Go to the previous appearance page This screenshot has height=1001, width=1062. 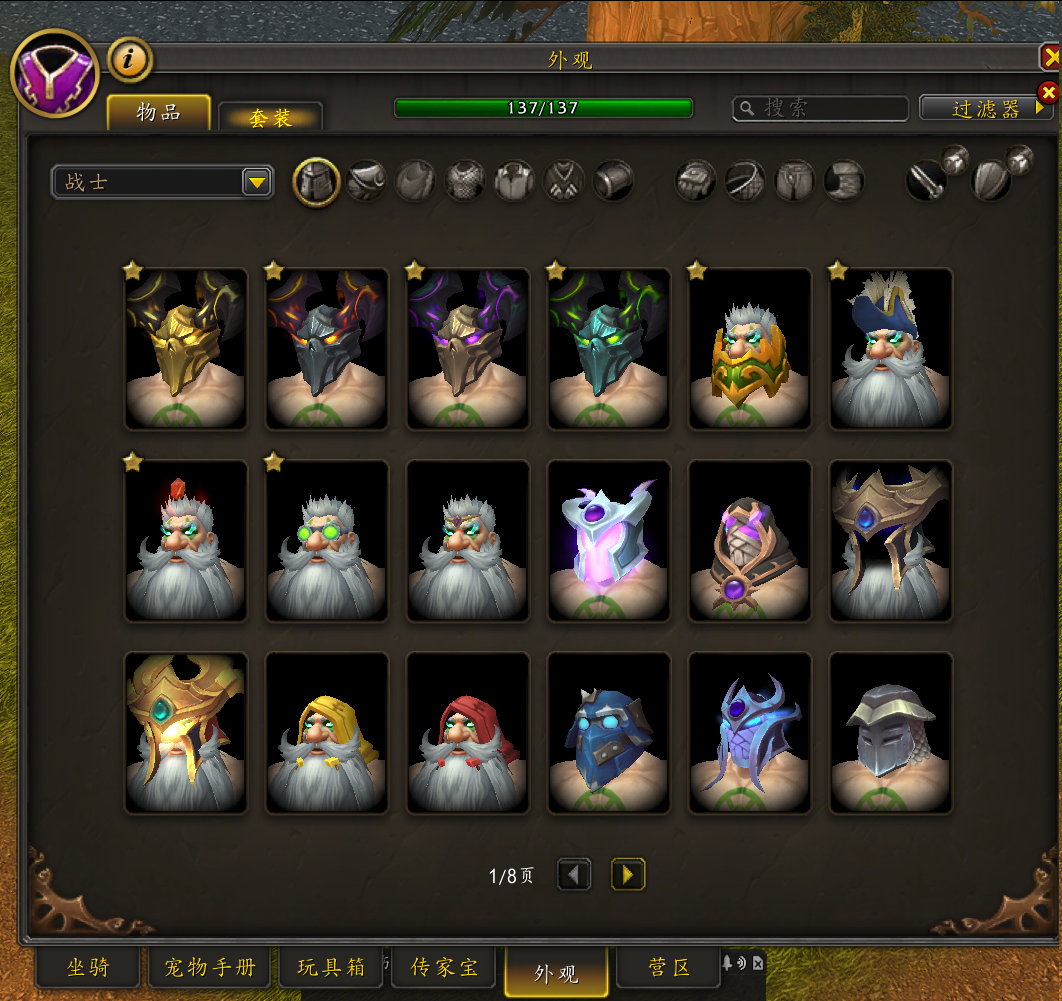point(574,875)
